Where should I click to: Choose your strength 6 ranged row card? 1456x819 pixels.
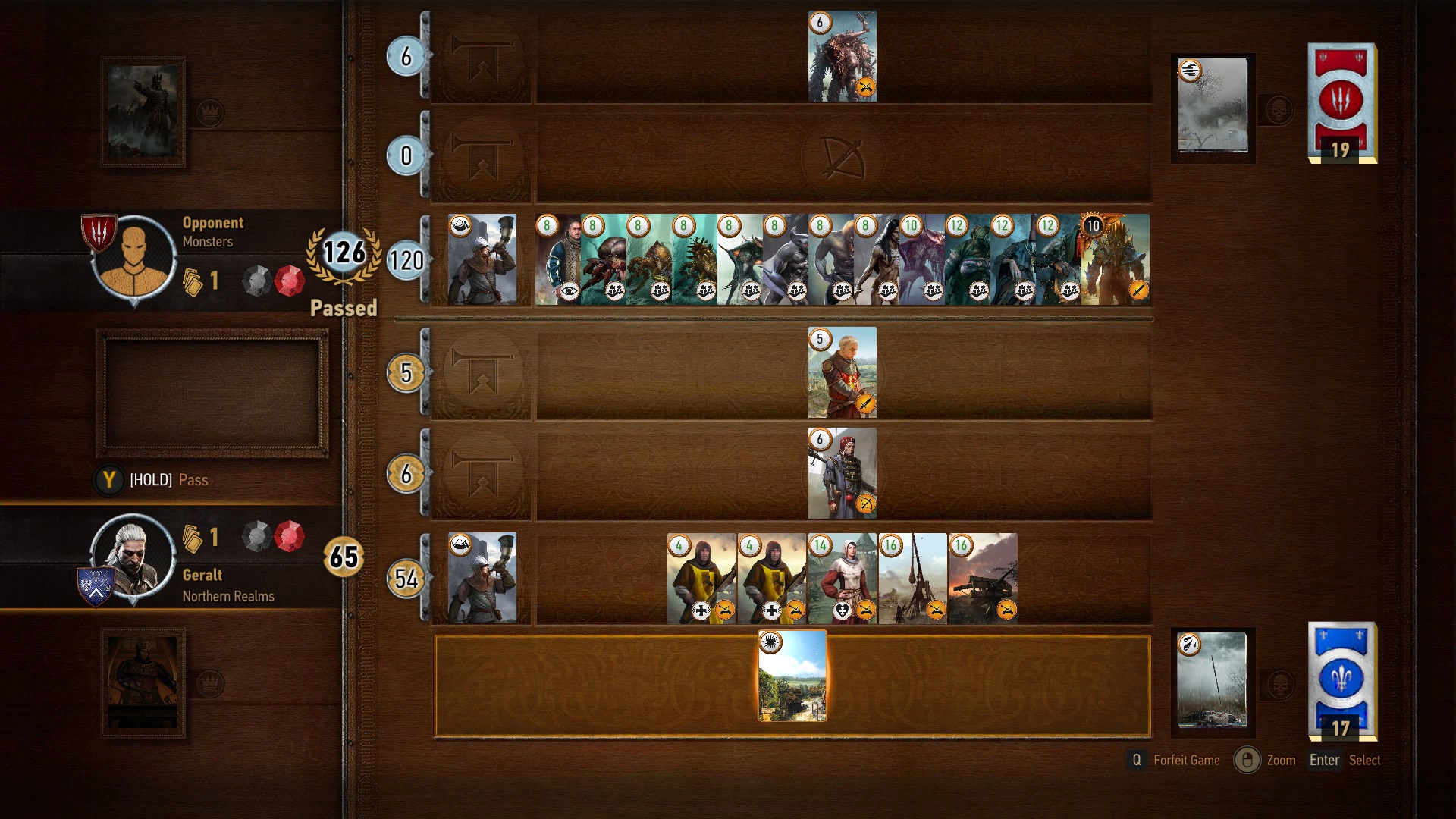point(842,473)
